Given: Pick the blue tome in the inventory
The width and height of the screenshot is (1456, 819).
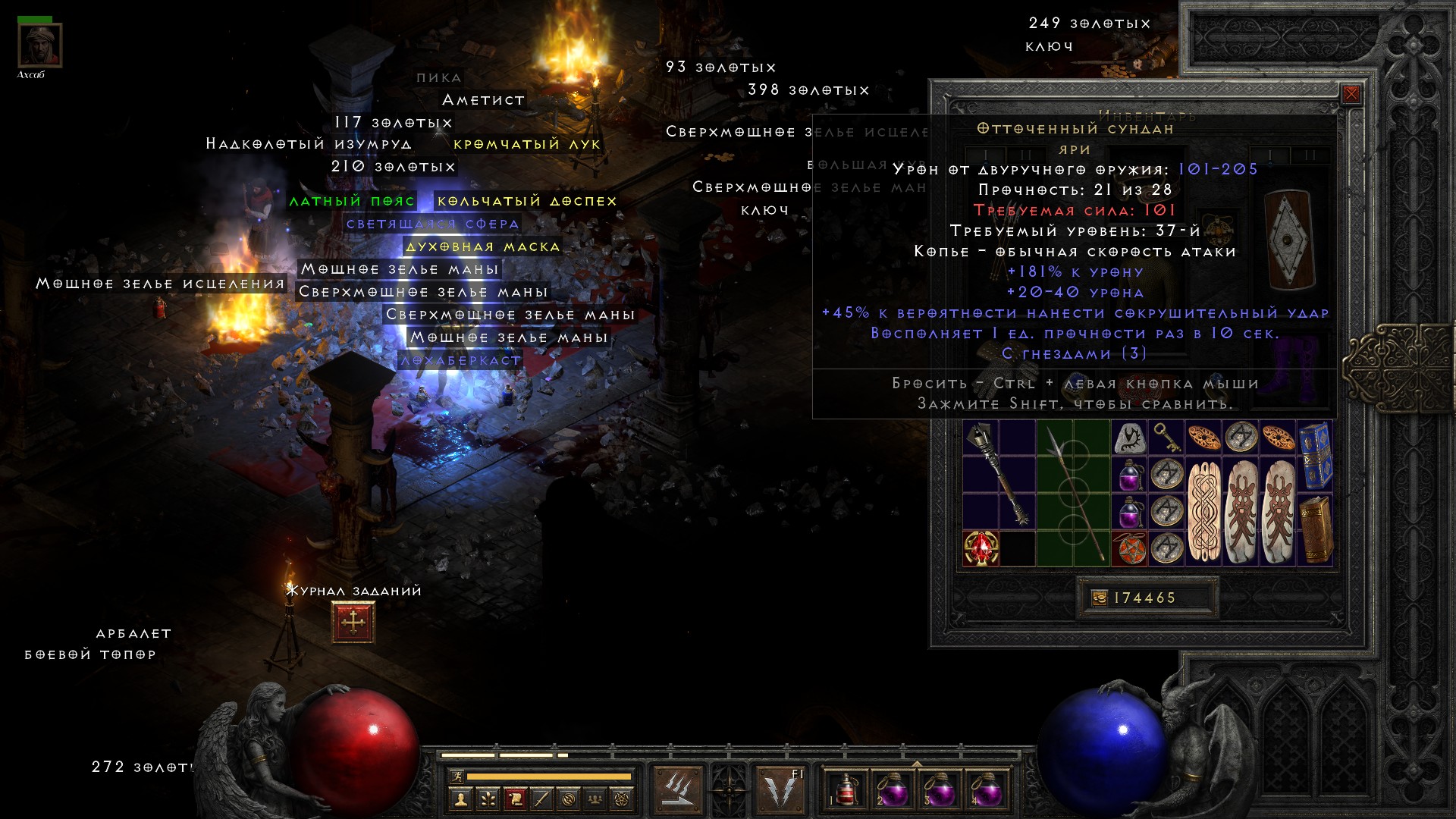Looking at the screenshot, I should pyautogui.click(x=1315, y=457).
